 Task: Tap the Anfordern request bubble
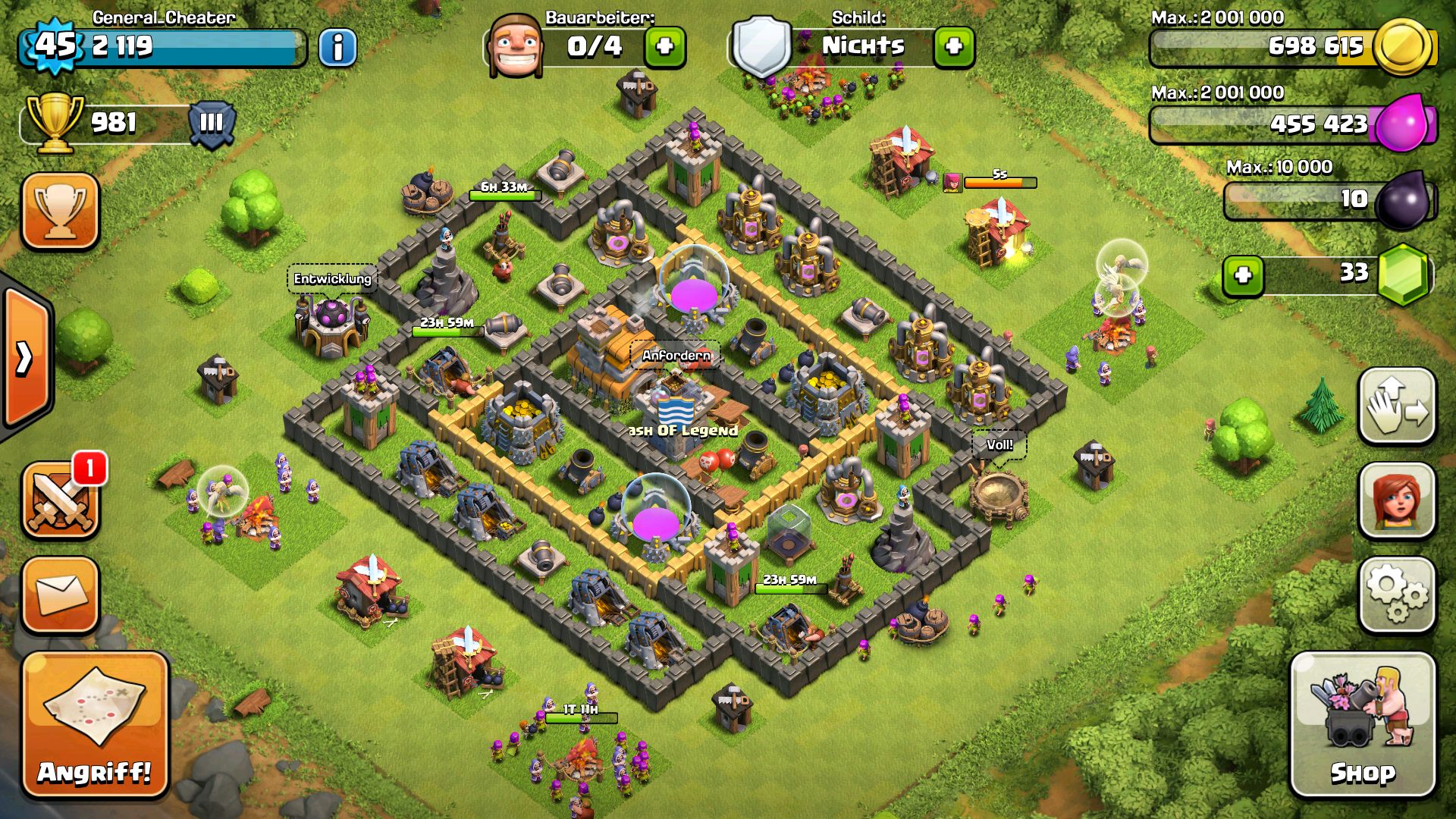(676, 355)
